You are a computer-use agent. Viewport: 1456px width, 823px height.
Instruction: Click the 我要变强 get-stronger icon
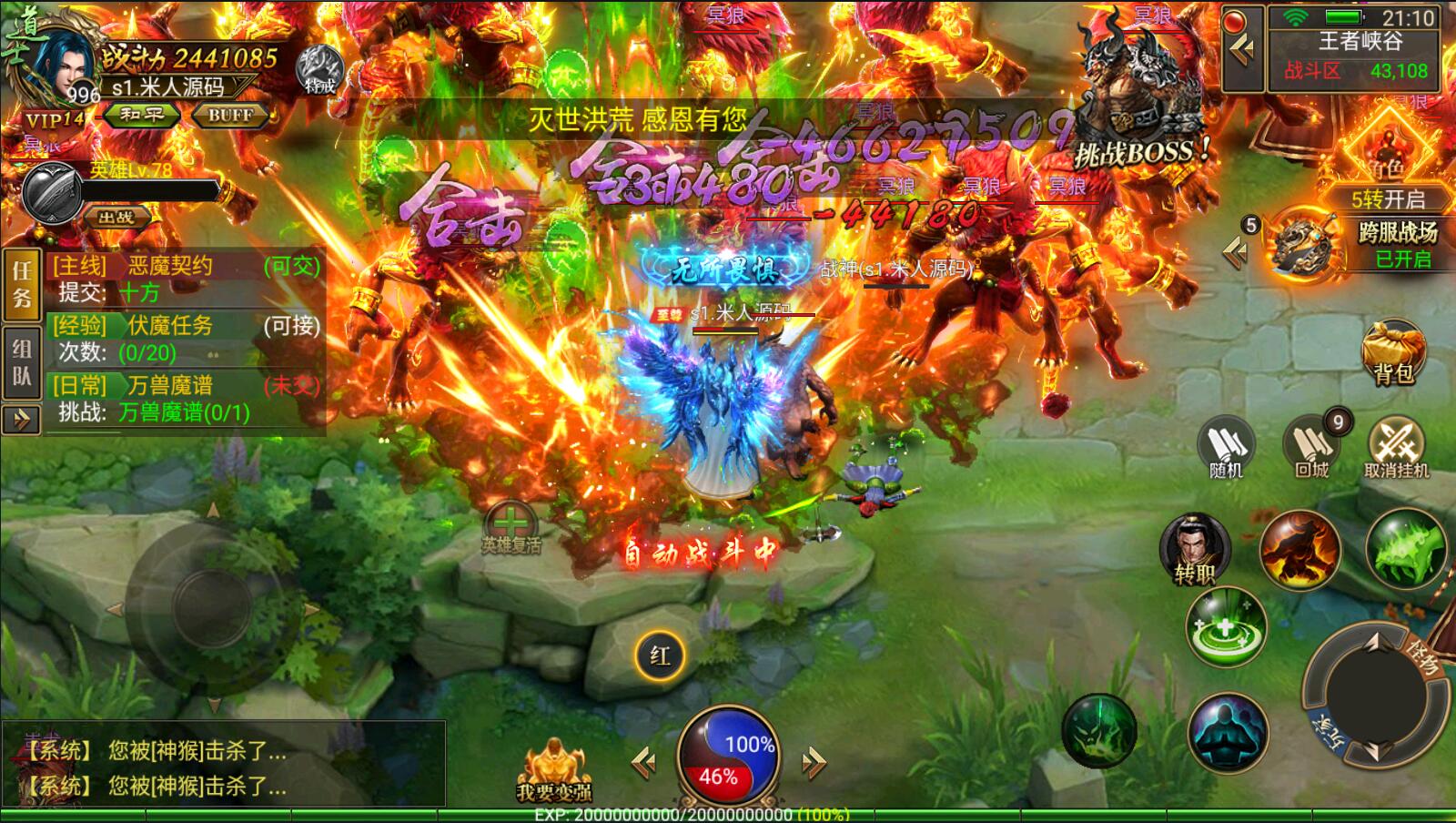(x=553, y=770)
